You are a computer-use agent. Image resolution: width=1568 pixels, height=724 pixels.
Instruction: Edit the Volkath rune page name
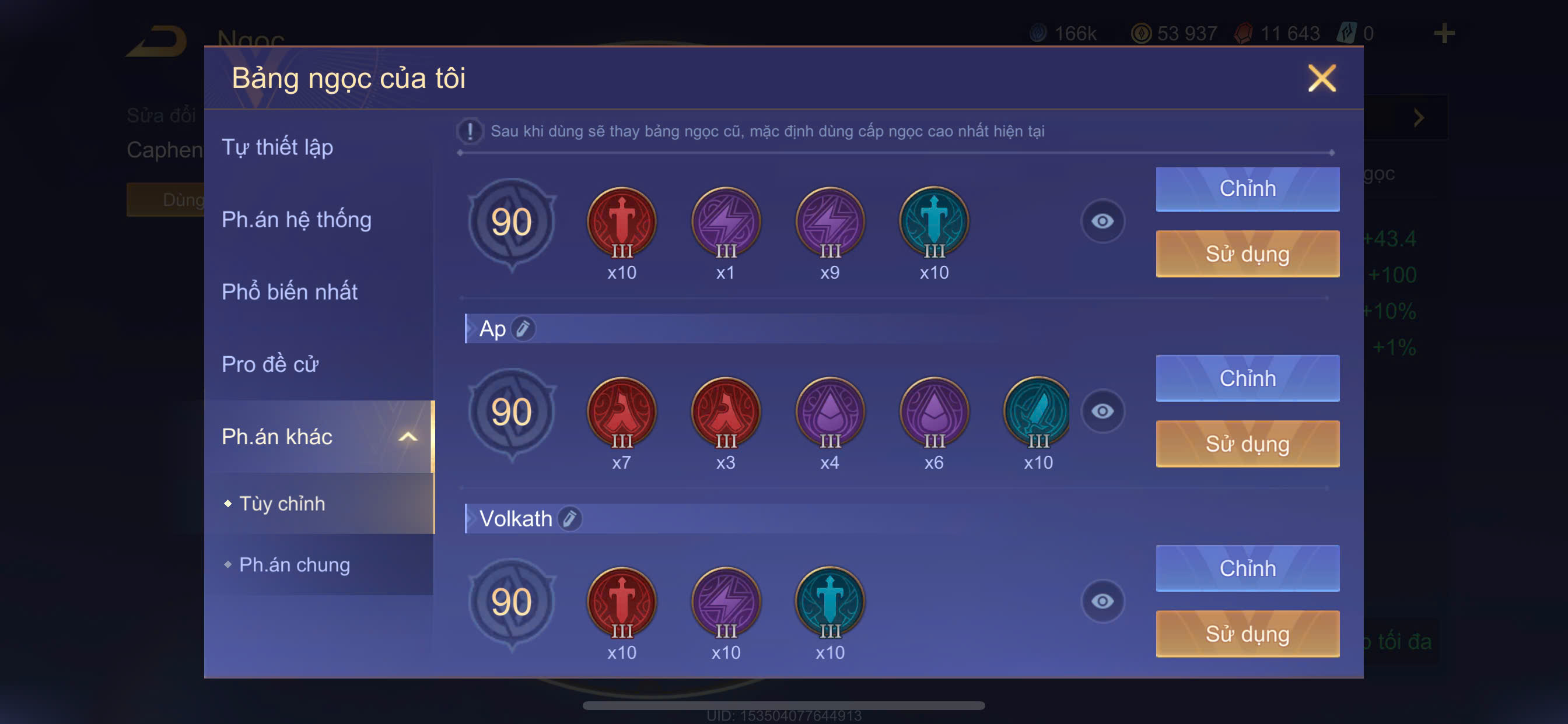[x=570, y=518]
